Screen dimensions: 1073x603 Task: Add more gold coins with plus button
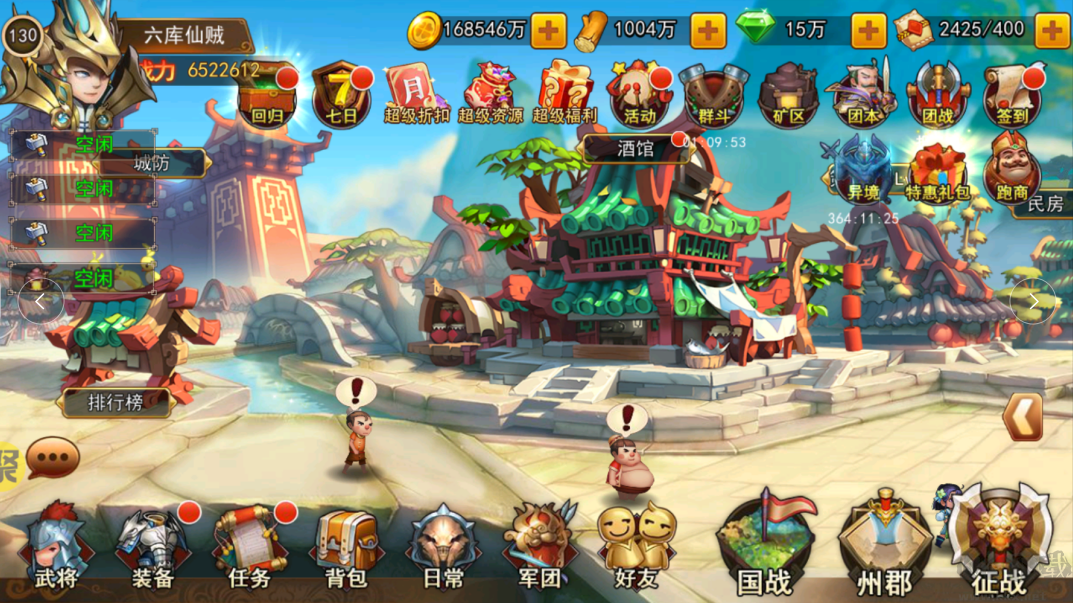(x=548, y=31)
